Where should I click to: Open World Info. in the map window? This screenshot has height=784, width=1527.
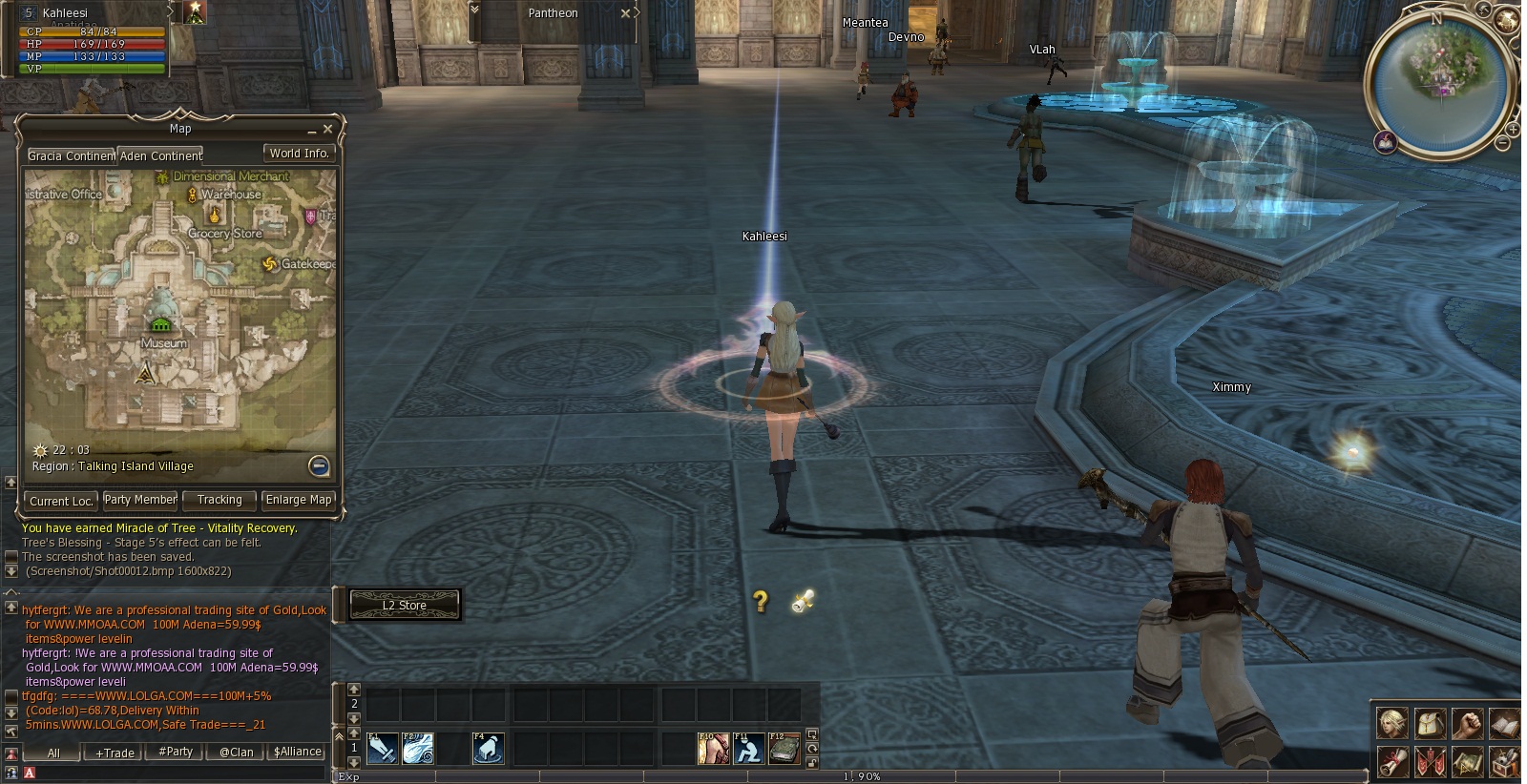click(x=299, y=154)
